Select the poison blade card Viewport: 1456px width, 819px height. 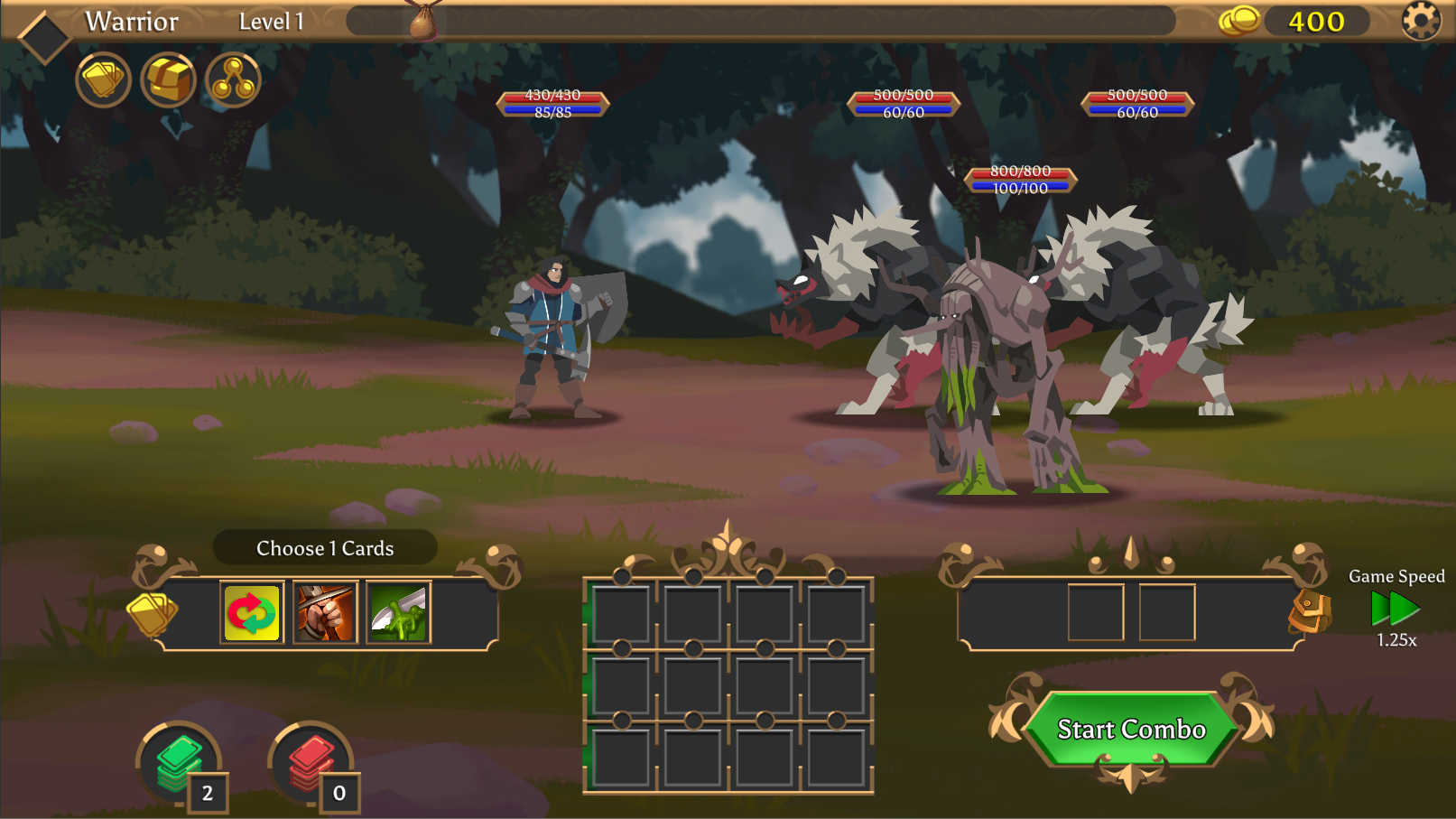point(398,612)
